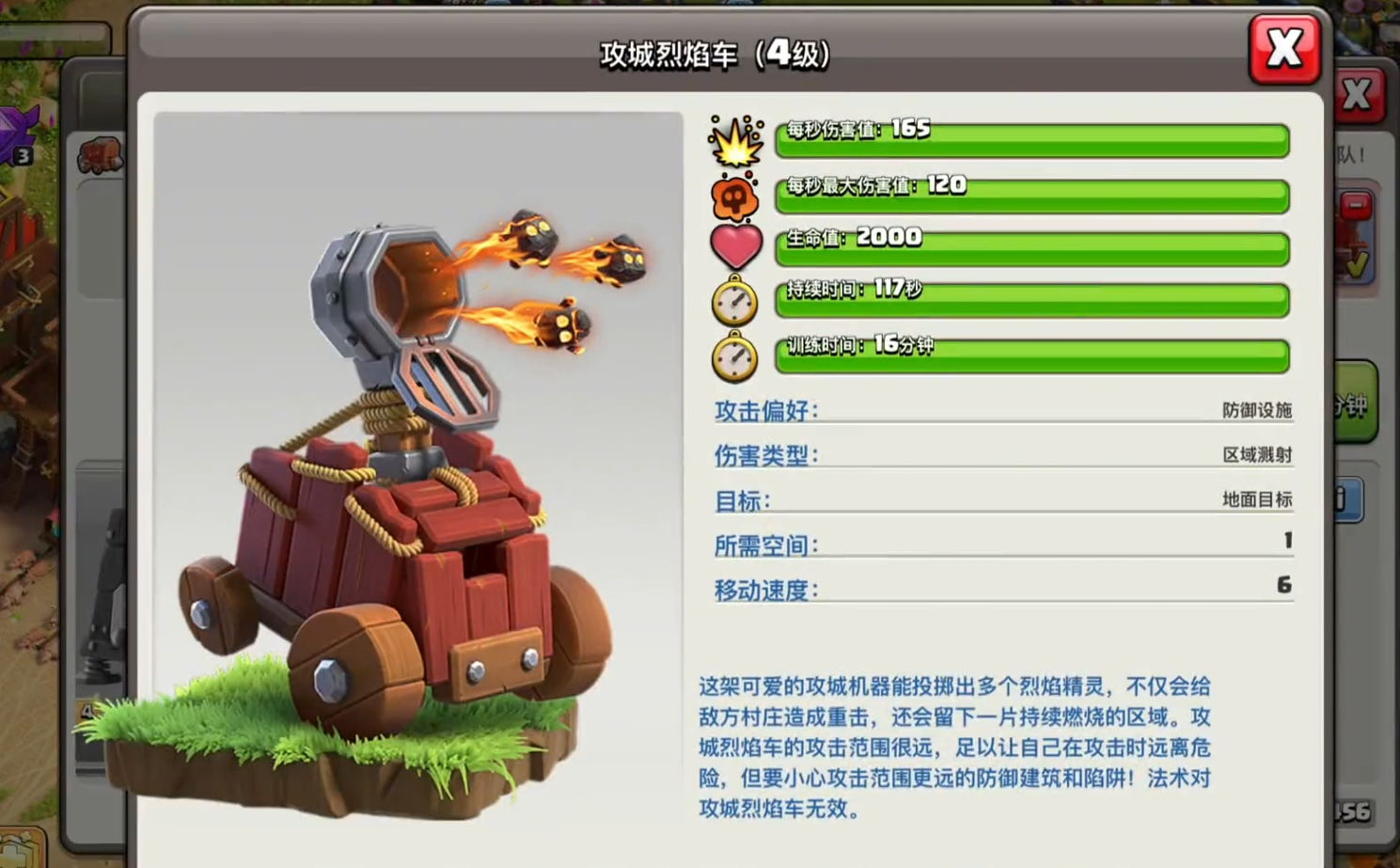The image size is (1400, 868).
Task: Select the Flame Flinger thumbnail in left panel
Action: (x=100, y=155)
